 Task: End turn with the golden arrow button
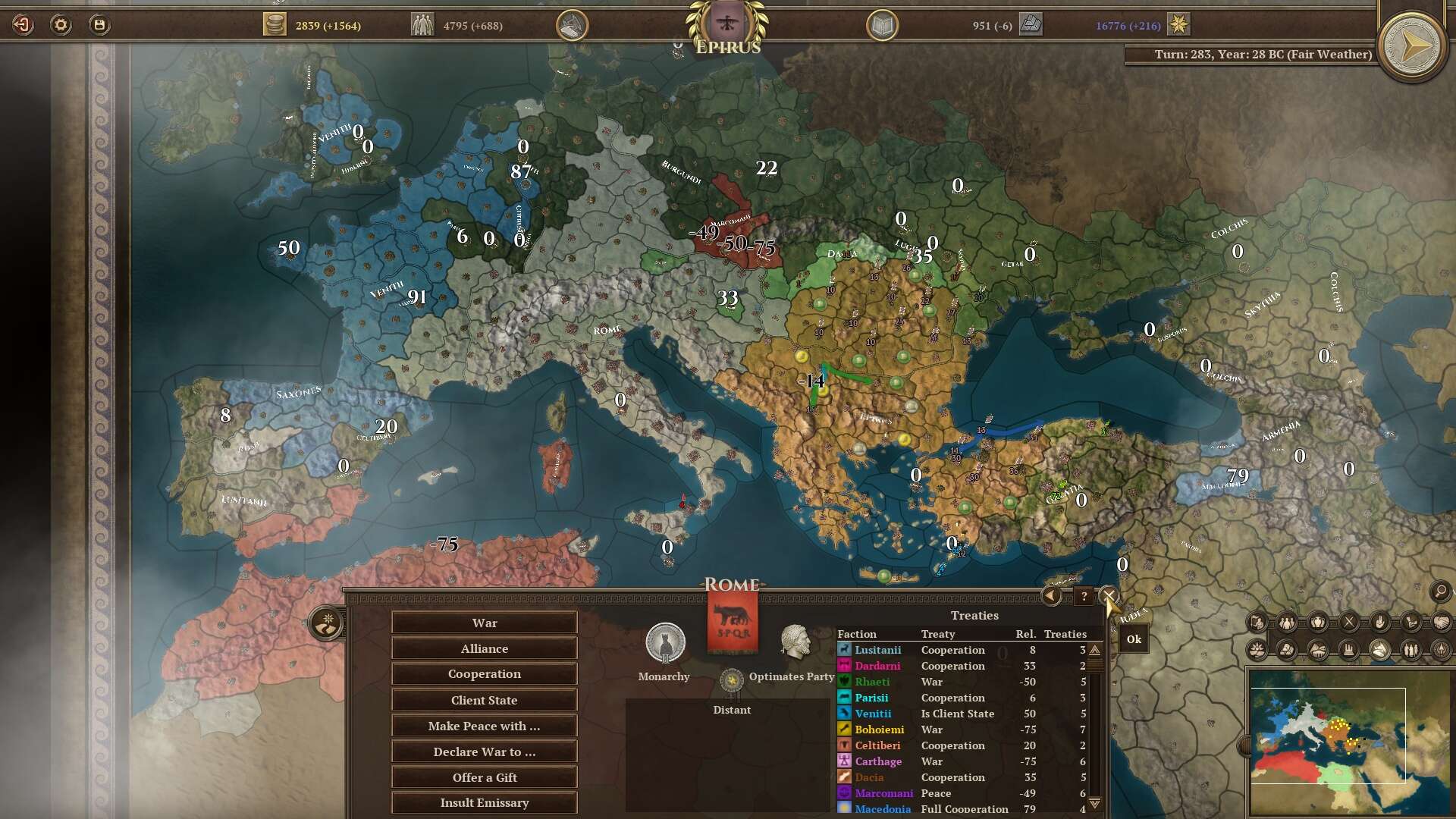[x=1411, y=47]
